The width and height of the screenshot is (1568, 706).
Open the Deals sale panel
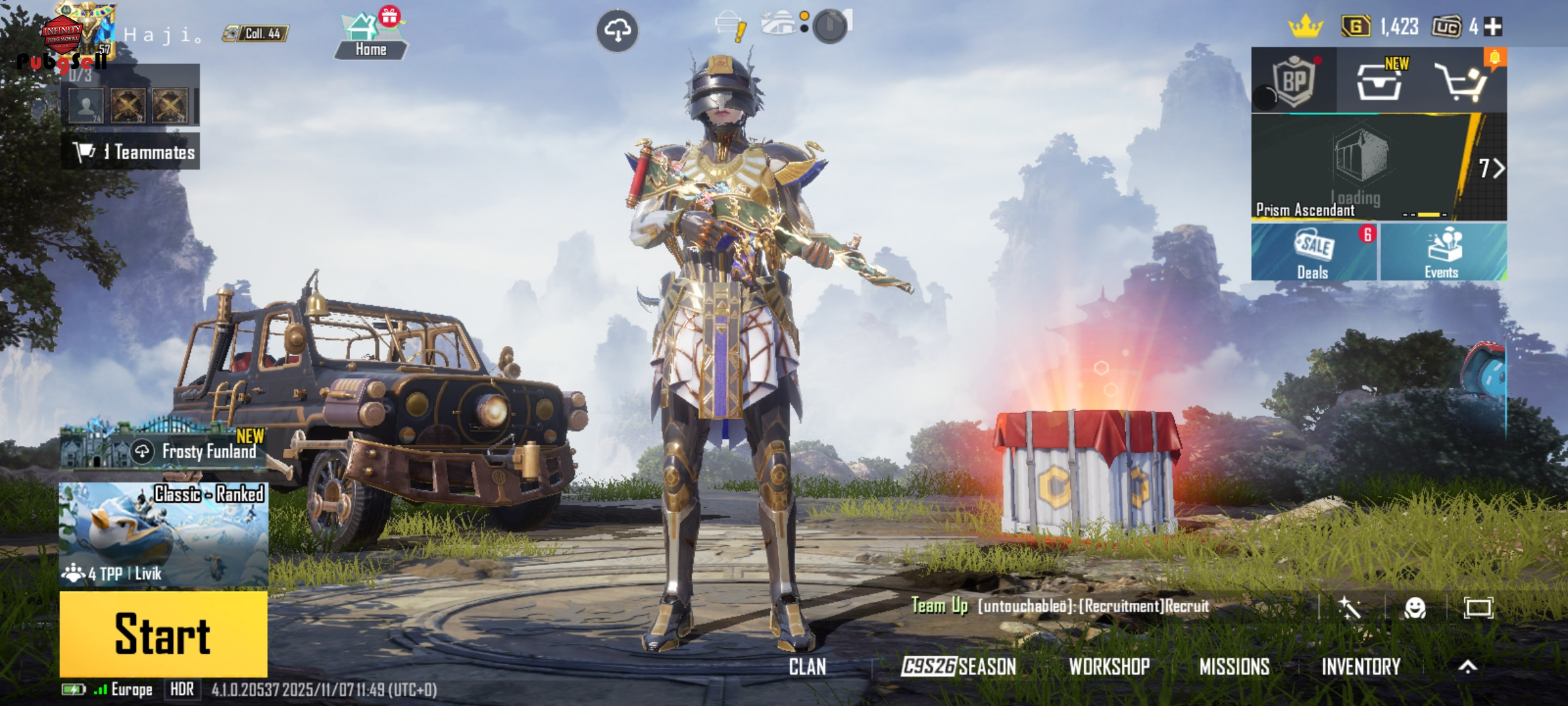[x=1313, y=252]
